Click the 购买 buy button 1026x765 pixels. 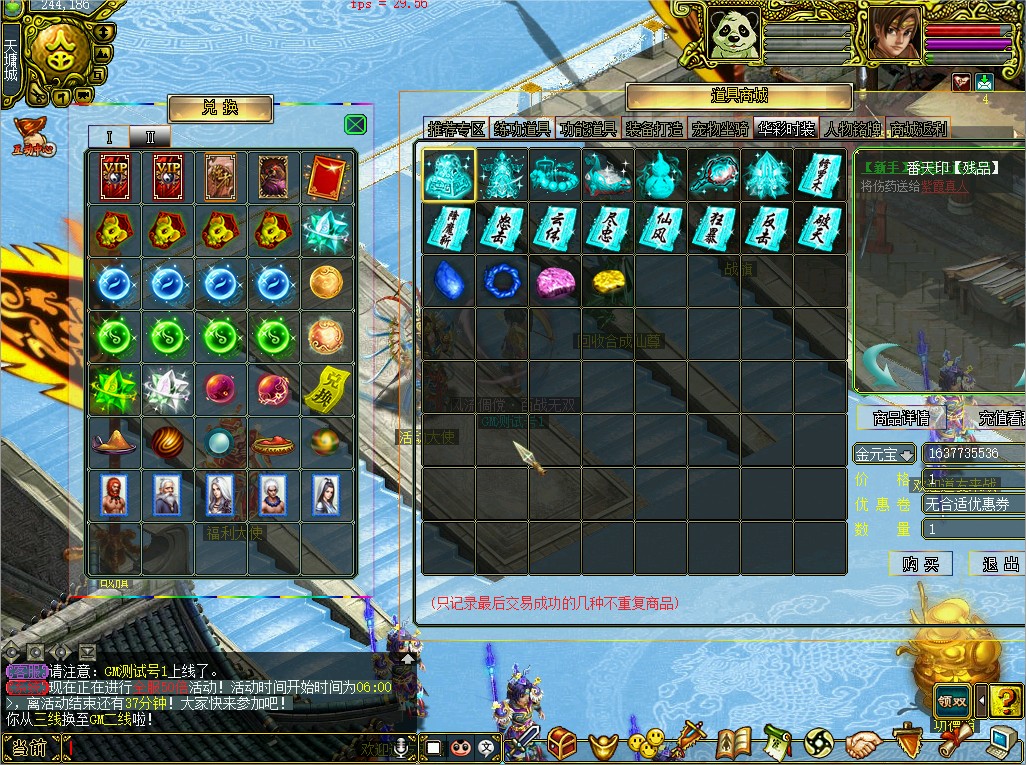coord(920,564)
